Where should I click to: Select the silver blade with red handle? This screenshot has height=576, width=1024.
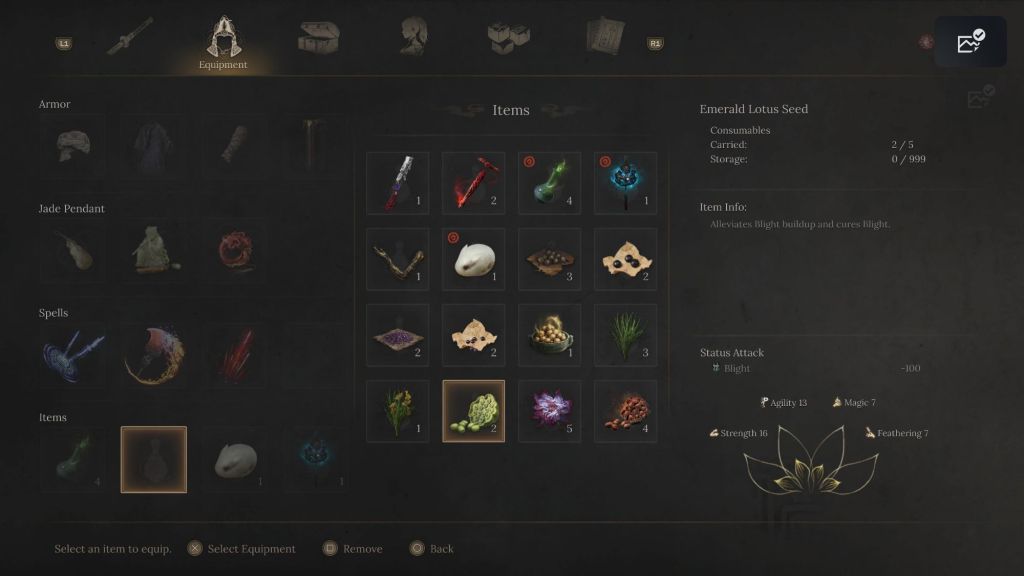pos(398,183)
